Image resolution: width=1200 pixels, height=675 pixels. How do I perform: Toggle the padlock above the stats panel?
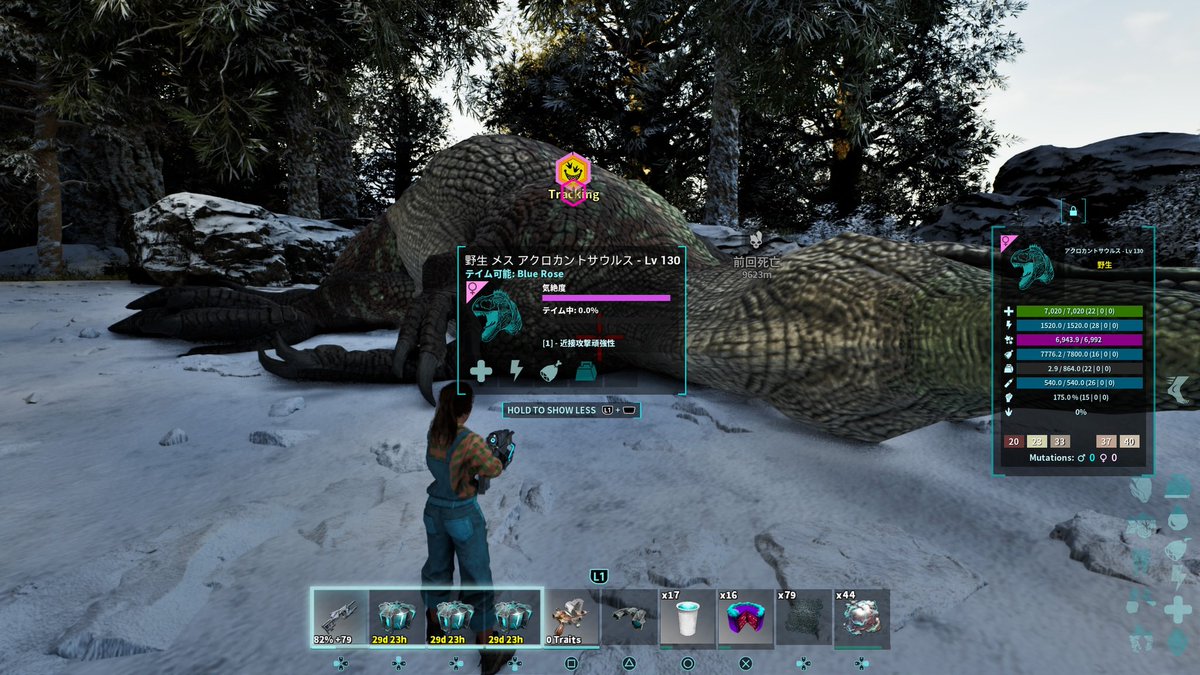tap(1073, 212)
